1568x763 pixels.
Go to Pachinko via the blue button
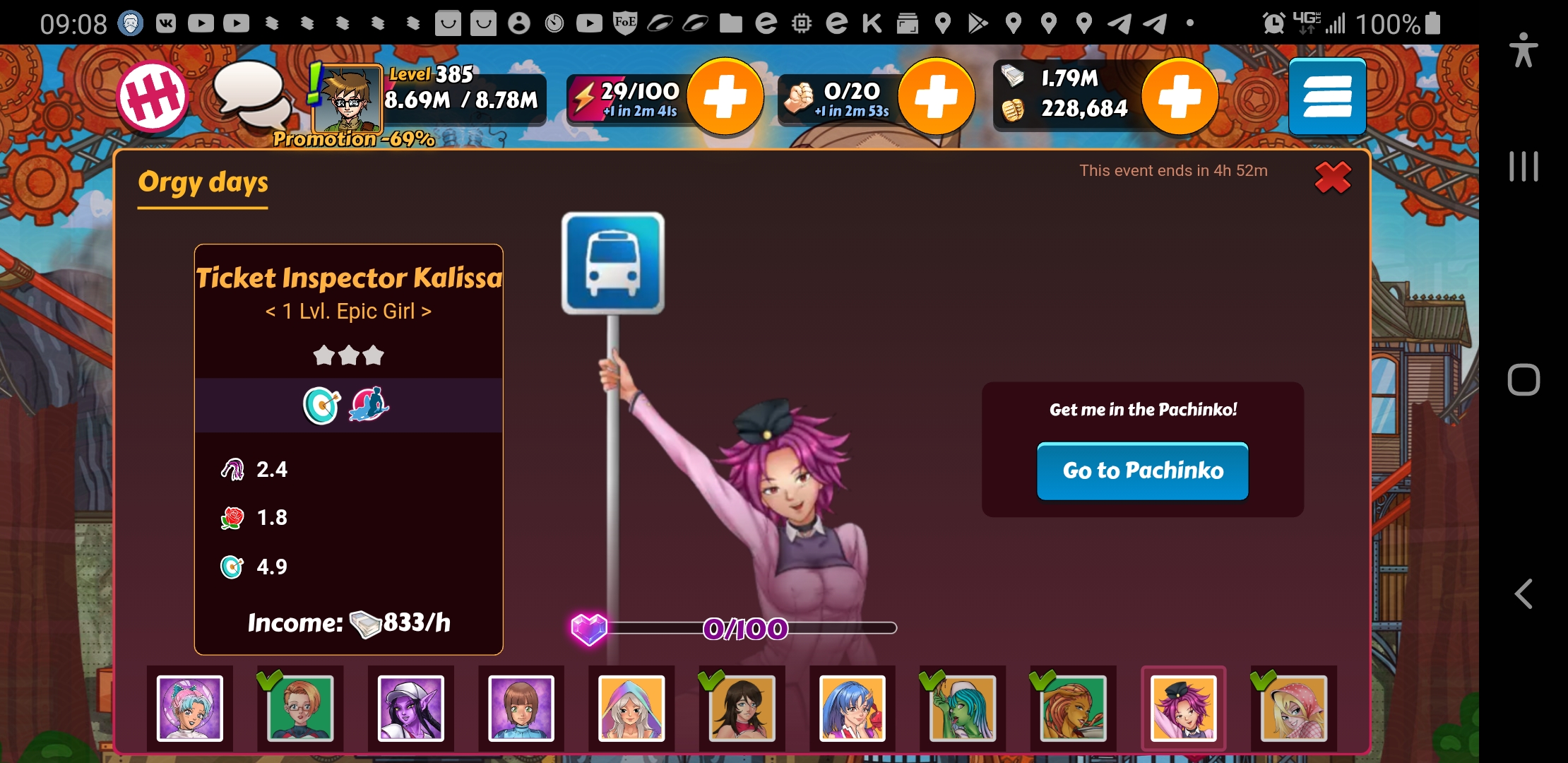[1142, 471]
